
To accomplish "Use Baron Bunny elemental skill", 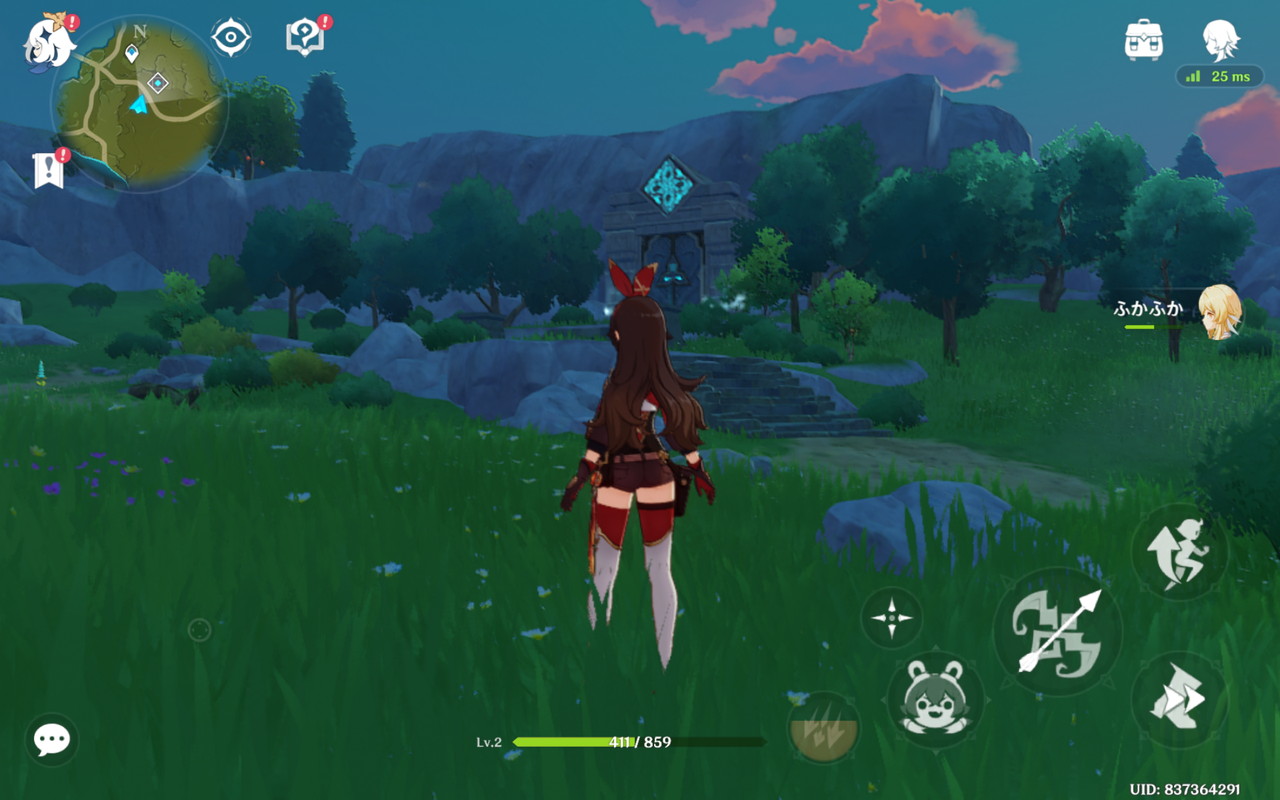I will [x=935, y=699].
